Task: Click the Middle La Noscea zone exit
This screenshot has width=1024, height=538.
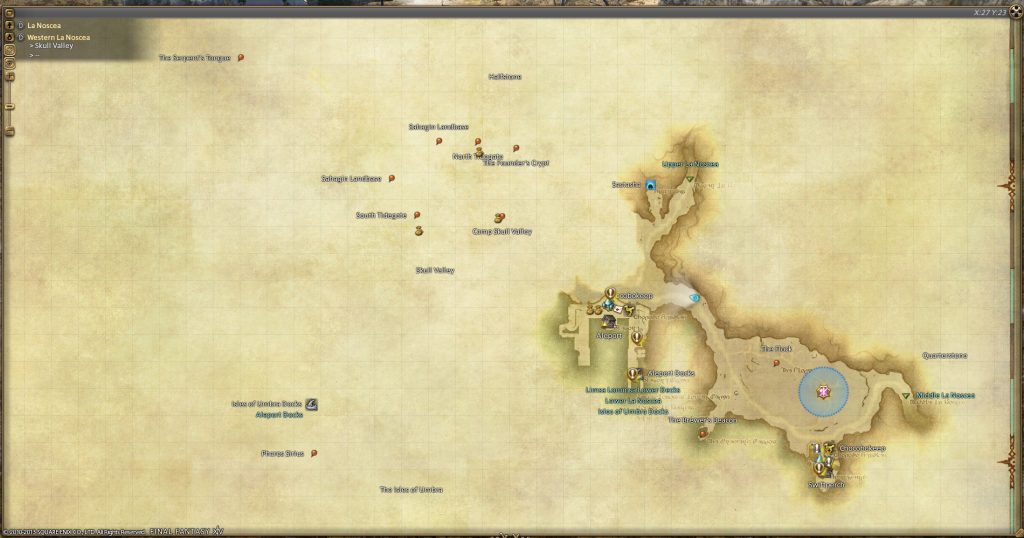Action: 907,396
